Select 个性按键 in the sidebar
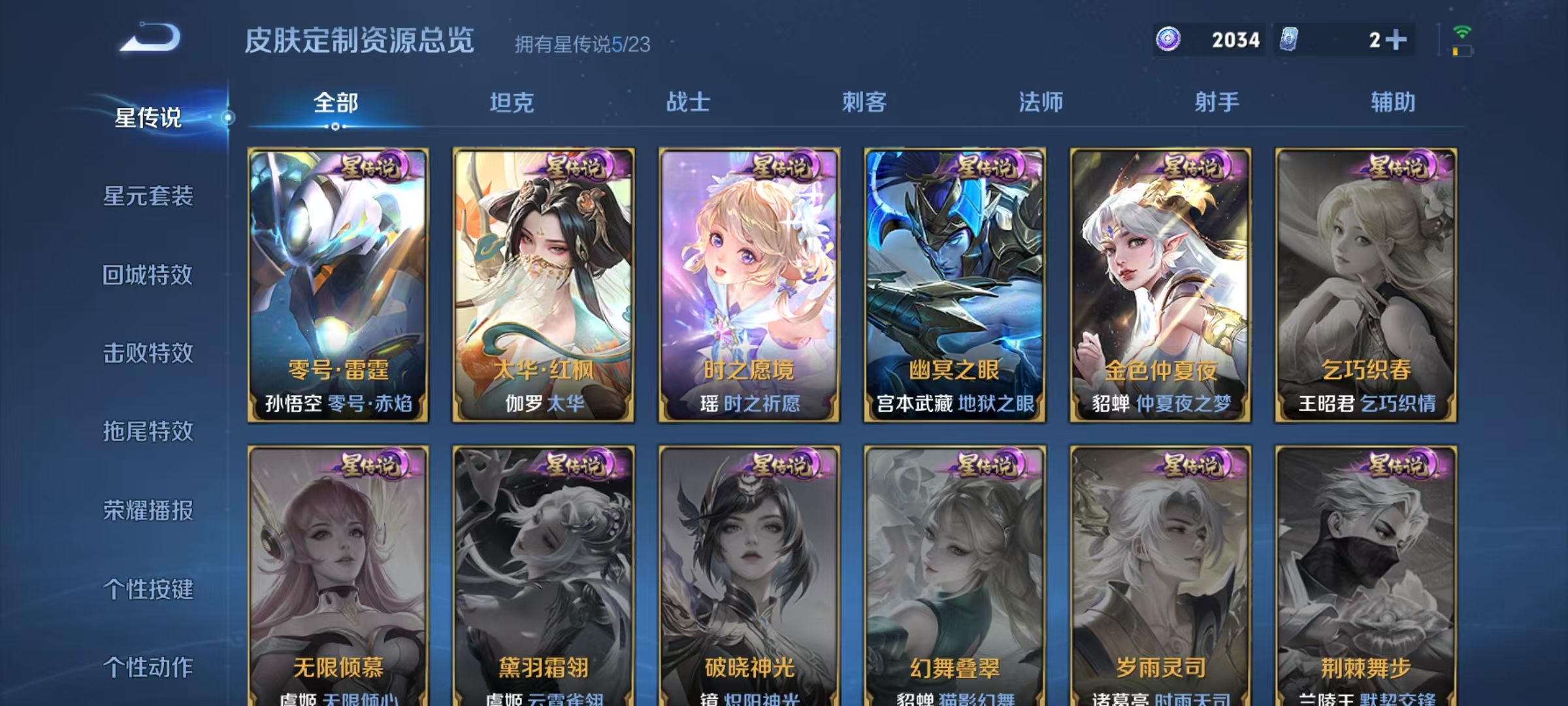1568x706 pixels. [149, 589]
